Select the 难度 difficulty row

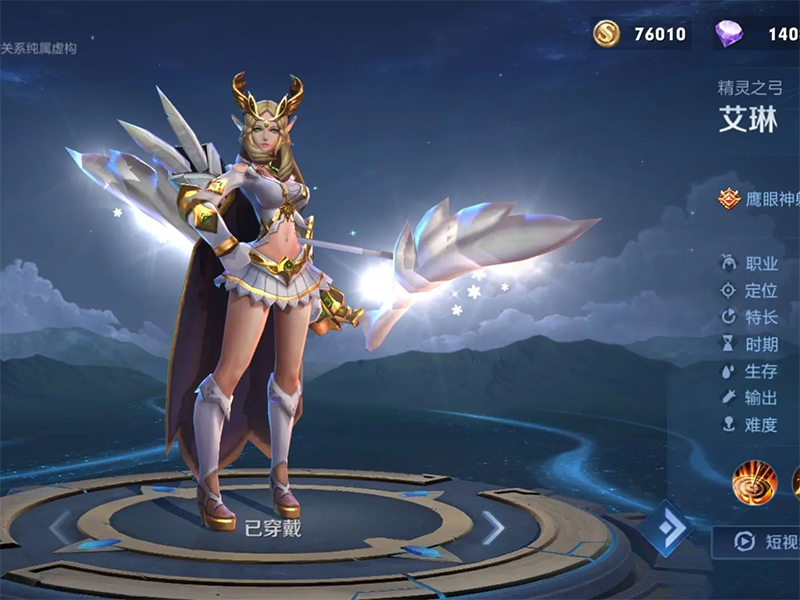pos(750,425)
